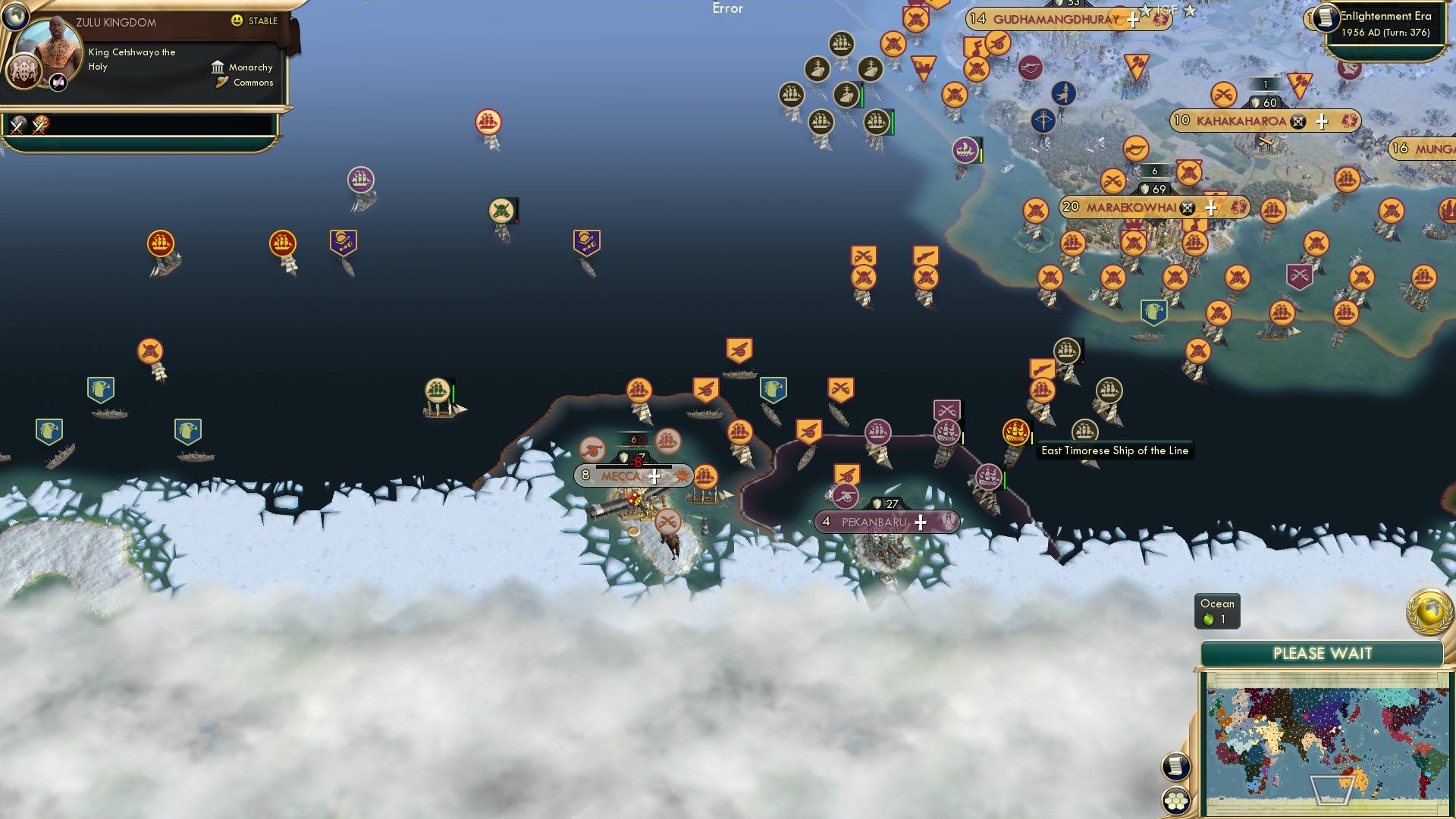Viewport: 1456px width, 819px height.
Task: Expand Gudhamangdhuray's banner with its plus icon
Action: tap(1132, 20)
